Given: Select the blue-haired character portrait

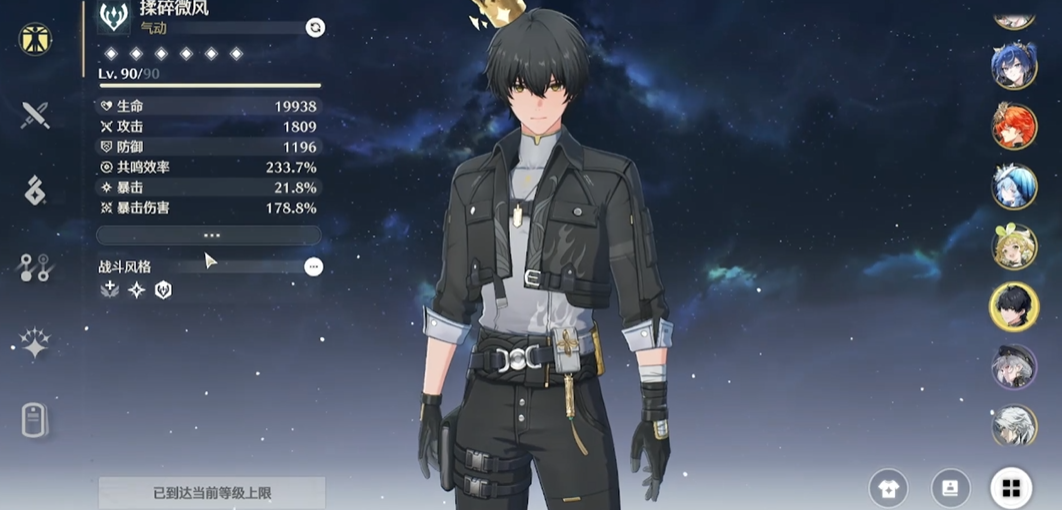Looking at the screenshot, I should pos(1014,66).
